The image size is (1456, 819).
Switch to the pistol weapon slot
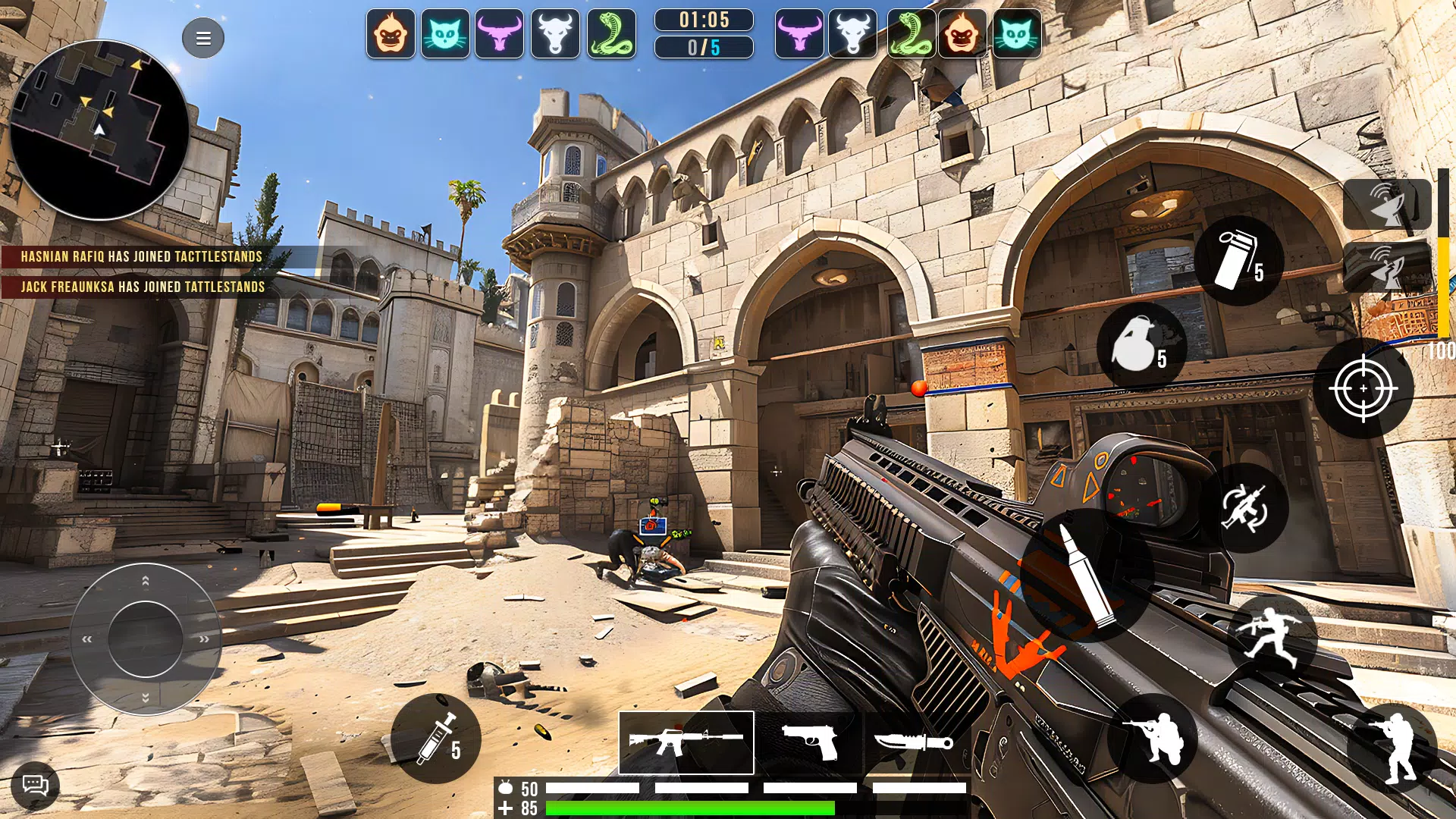[809, 742]
